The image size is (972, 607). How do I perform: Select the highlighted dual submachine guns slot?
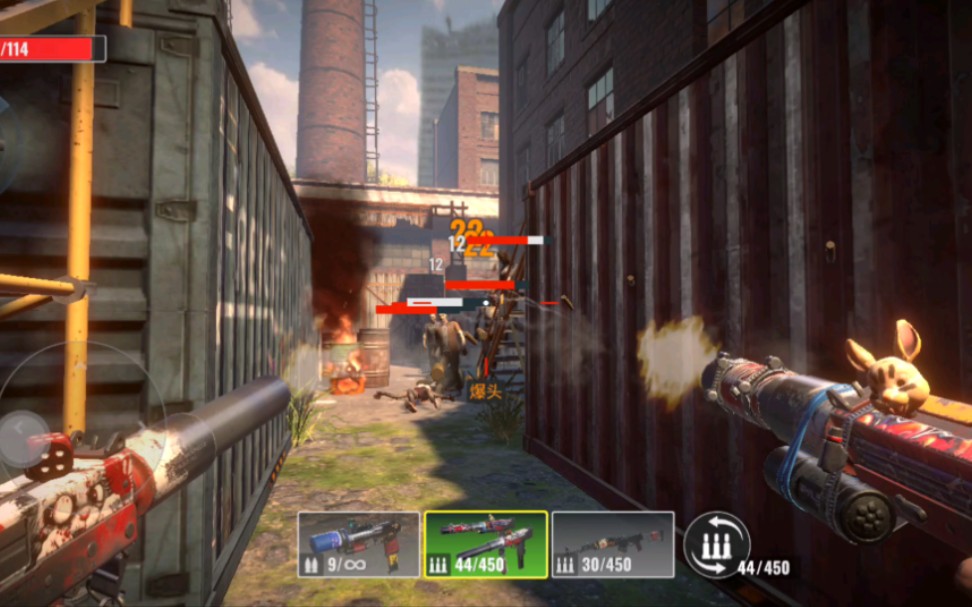coord(485,545)
